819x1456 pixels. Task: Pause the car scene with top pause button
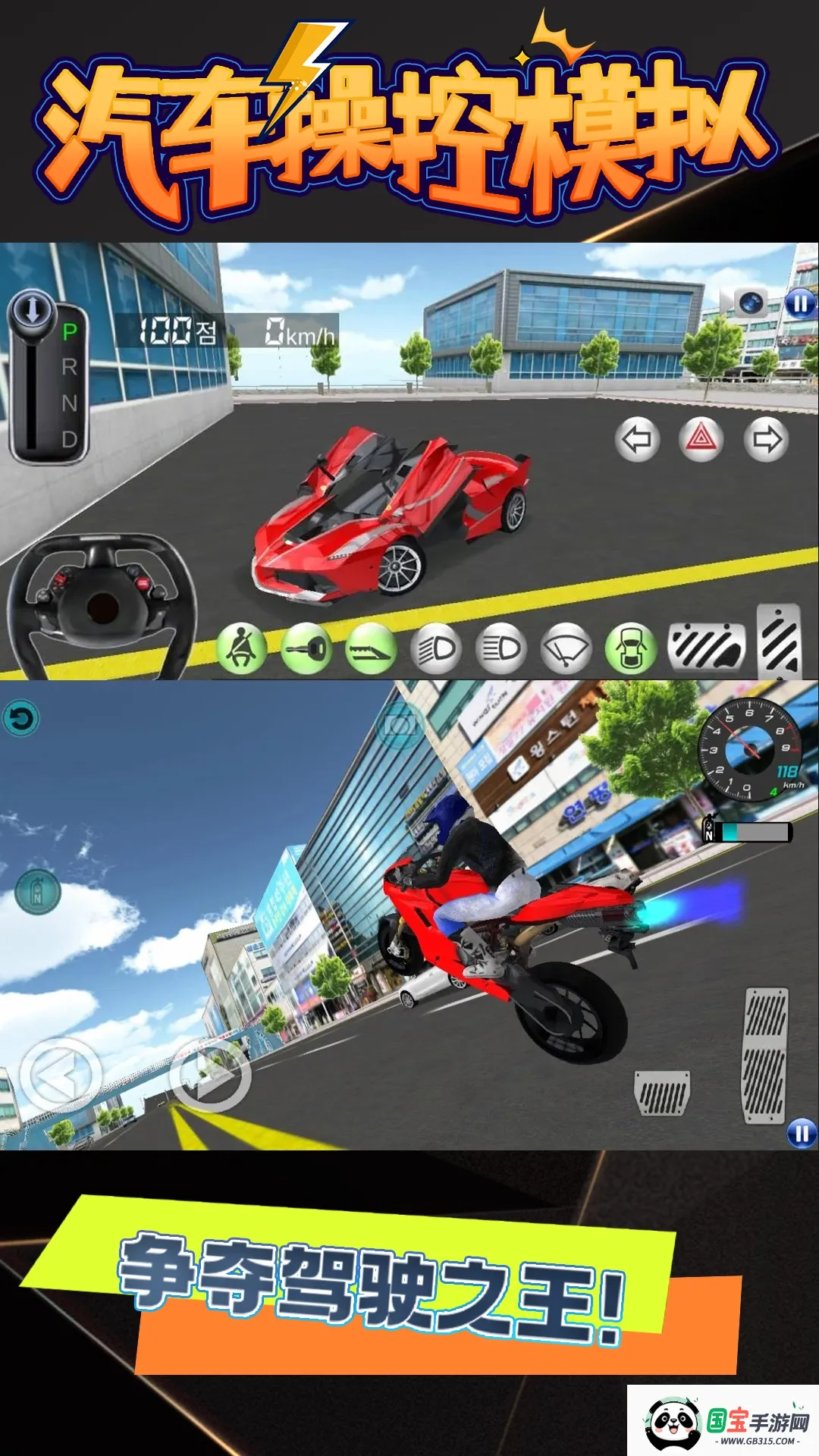[x=800, y=304]
